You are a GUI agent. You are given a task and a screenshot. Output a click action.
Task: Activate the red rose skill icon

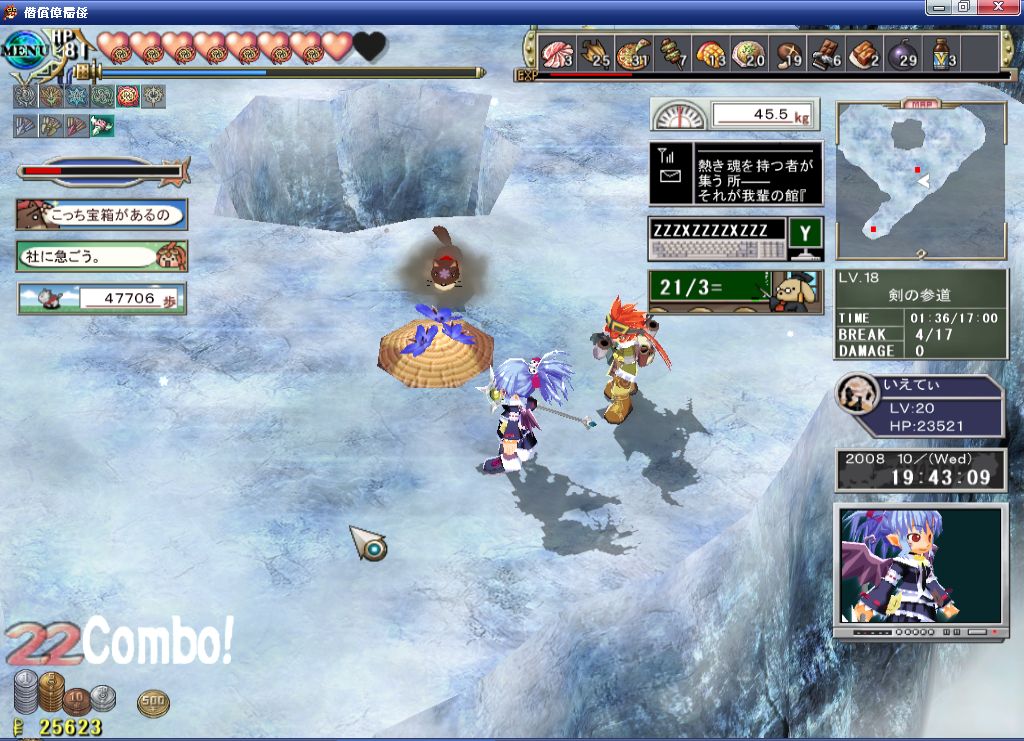128,96
